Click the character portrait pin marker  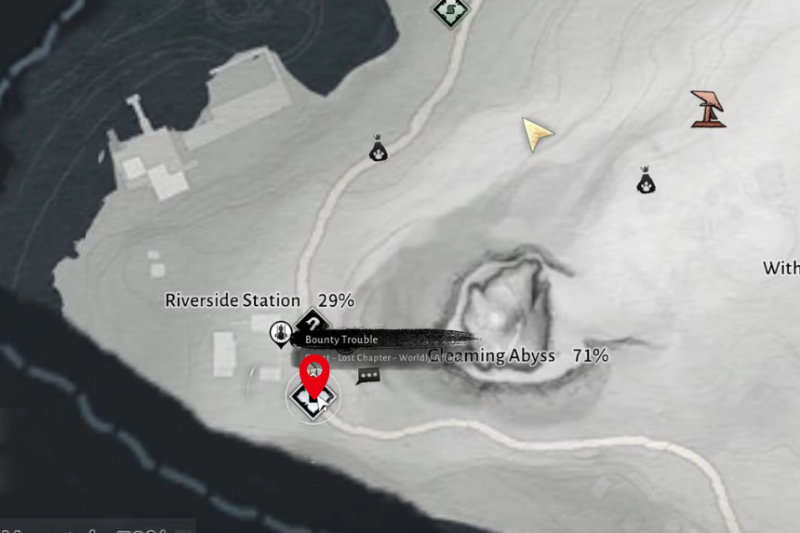tap(282, 332)
